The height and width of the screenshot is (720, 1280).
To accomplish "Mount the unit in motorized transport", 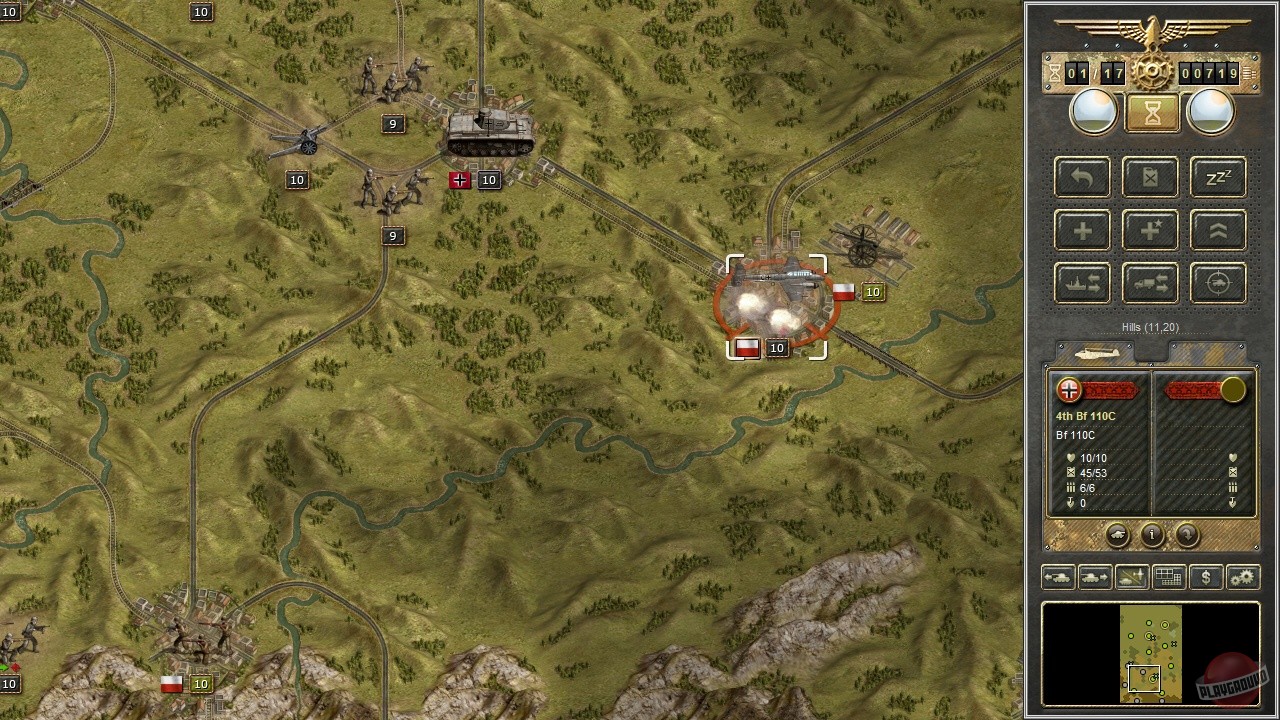I will point(1149,283).
